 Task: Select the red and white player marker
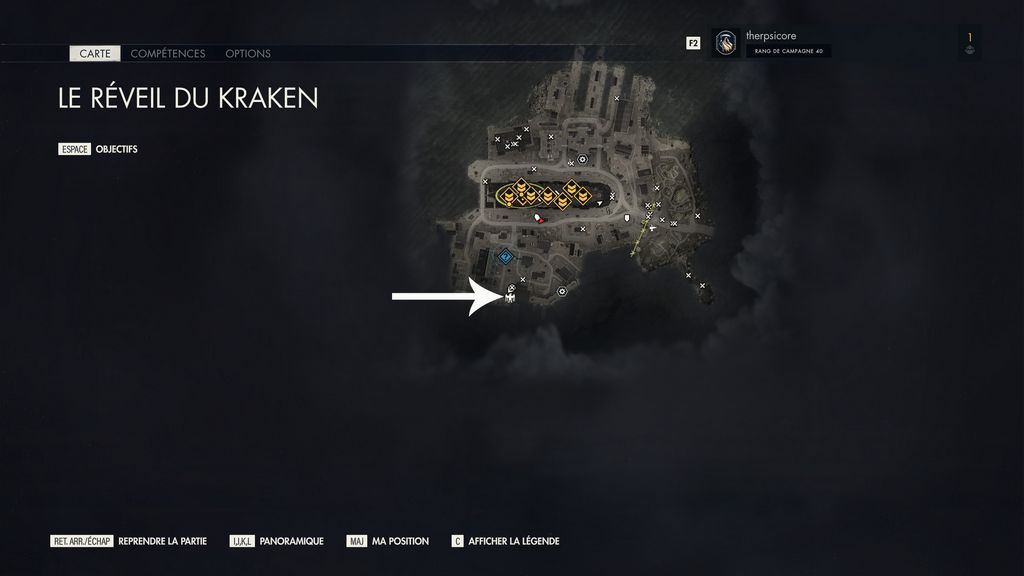538,217
